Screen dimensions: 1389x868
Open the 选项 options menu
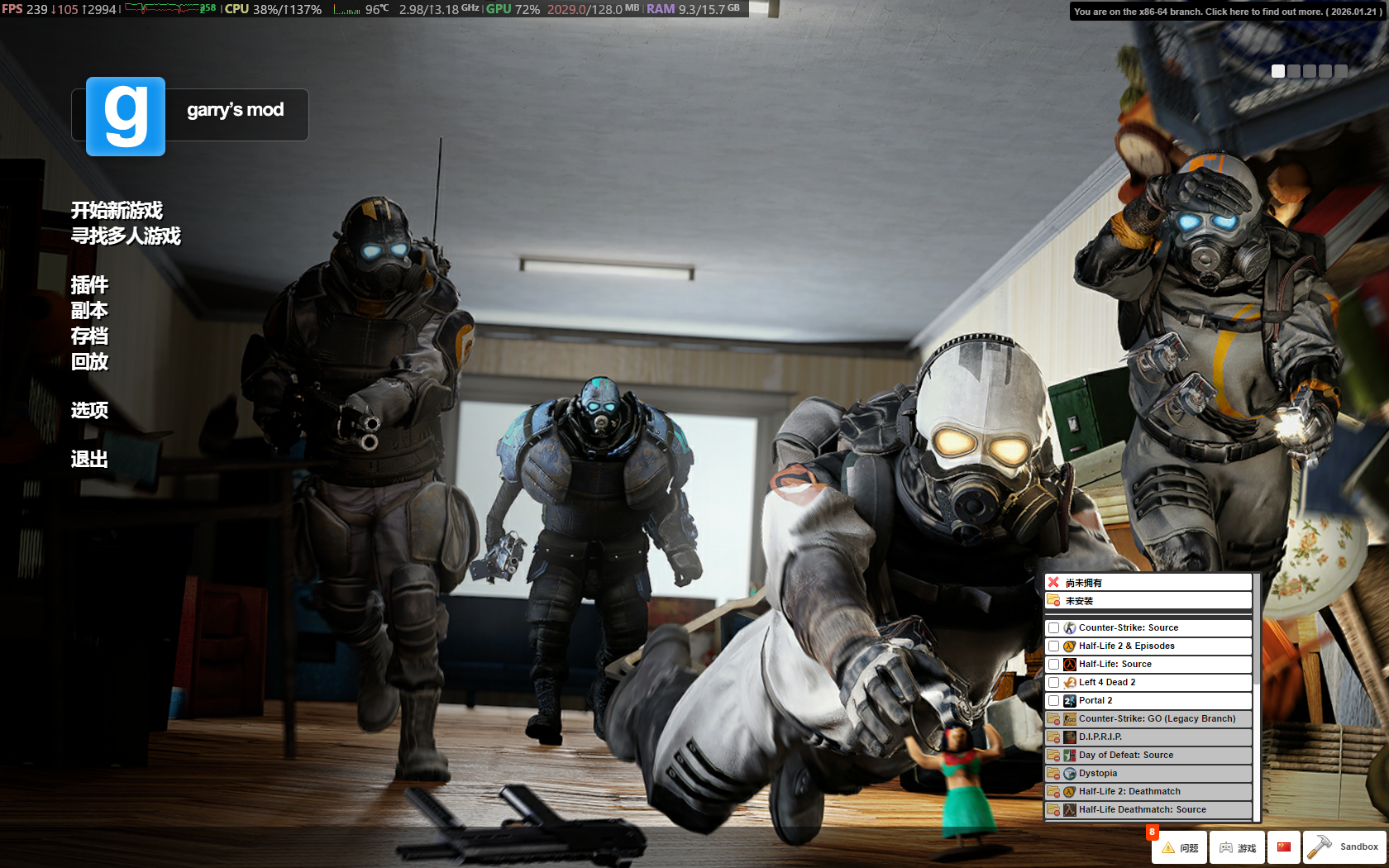tap(89, 411)
